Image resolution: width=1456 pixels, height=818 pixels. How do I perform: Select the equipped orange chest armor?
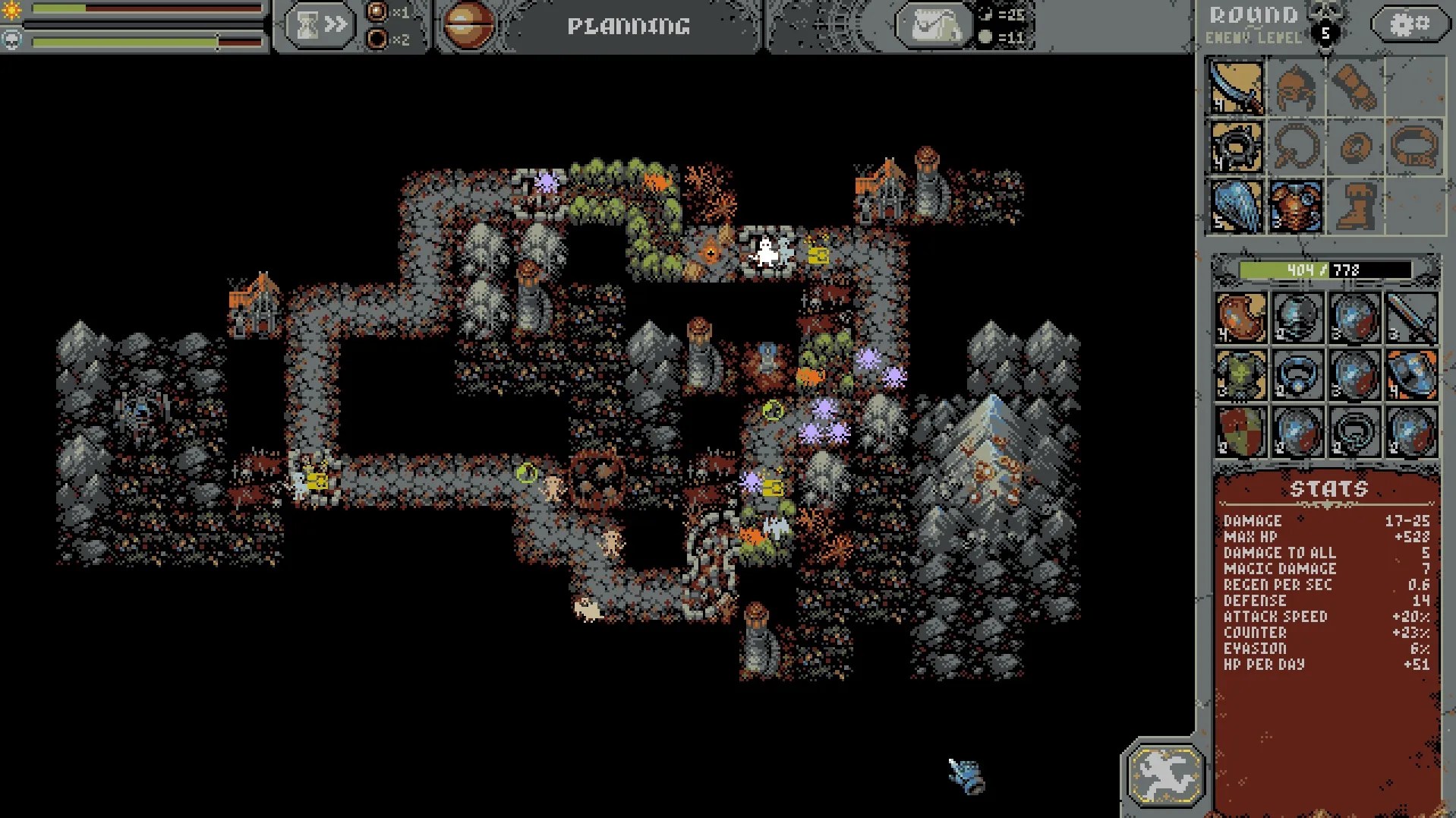(x=1295, y=206)
